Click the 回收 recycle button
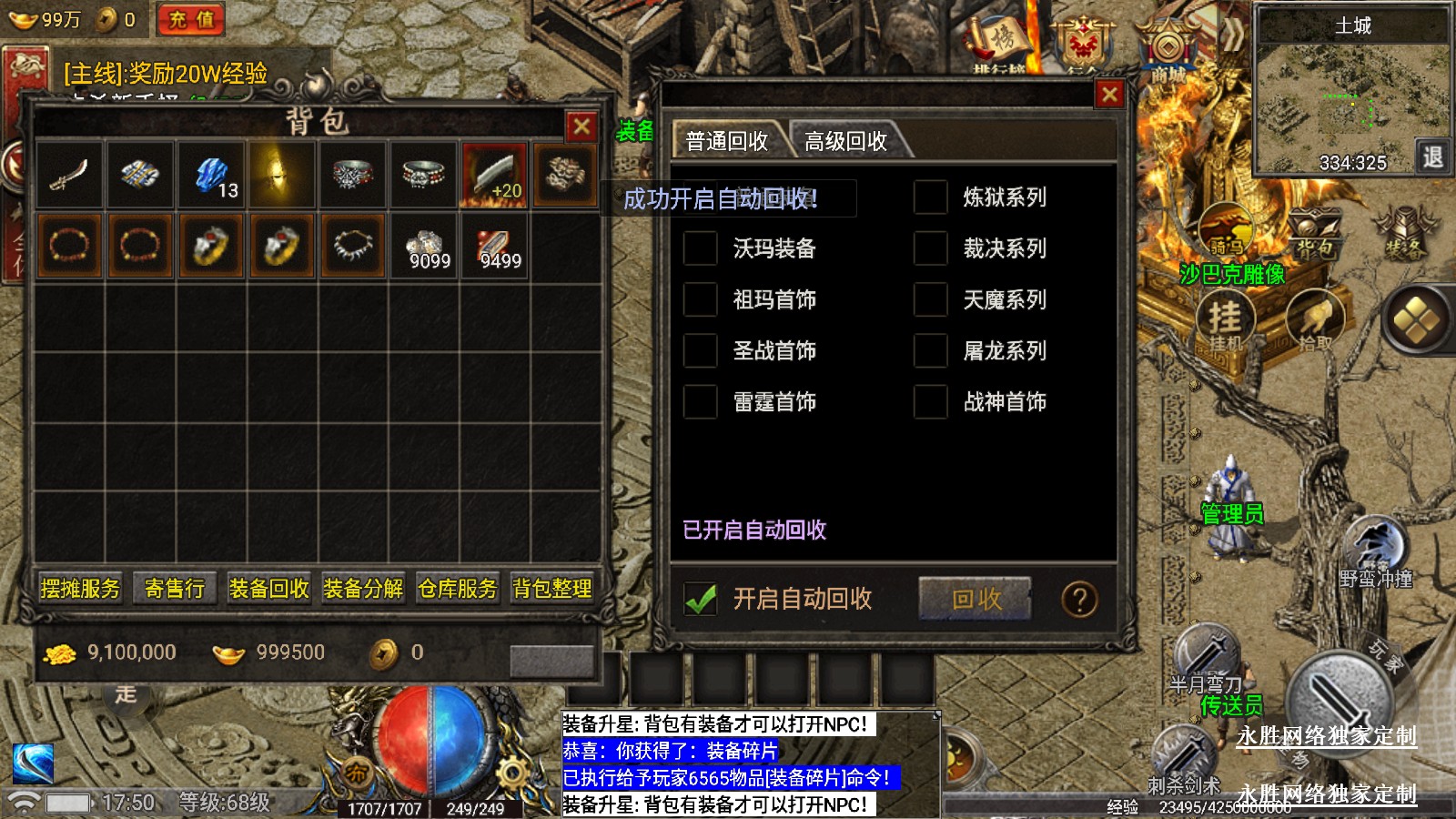The image size is (1456, 819). [x=976, y=599]
